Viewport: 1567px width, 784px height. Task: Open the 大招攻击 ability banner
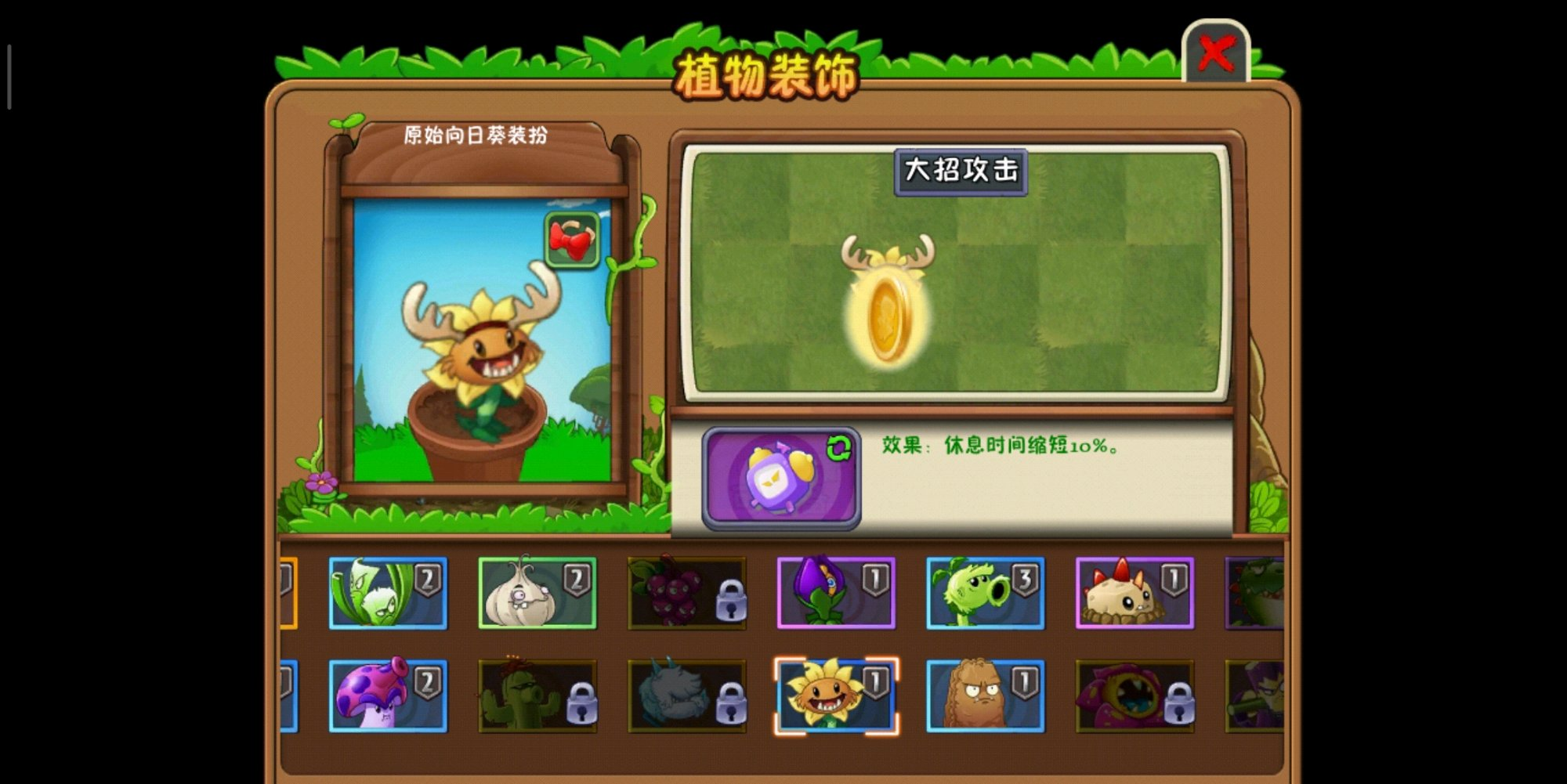click(964, 174)
